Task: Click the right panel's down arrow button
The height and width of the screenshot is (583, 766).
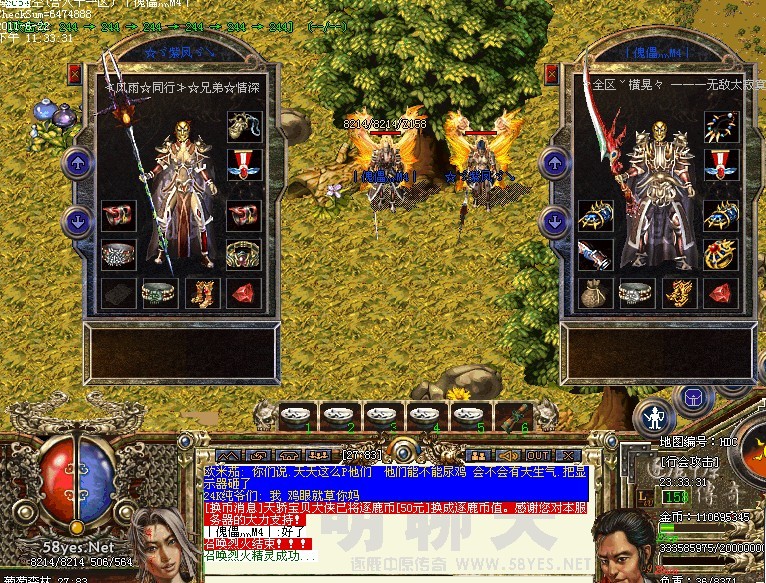Action: pos(554,220)
